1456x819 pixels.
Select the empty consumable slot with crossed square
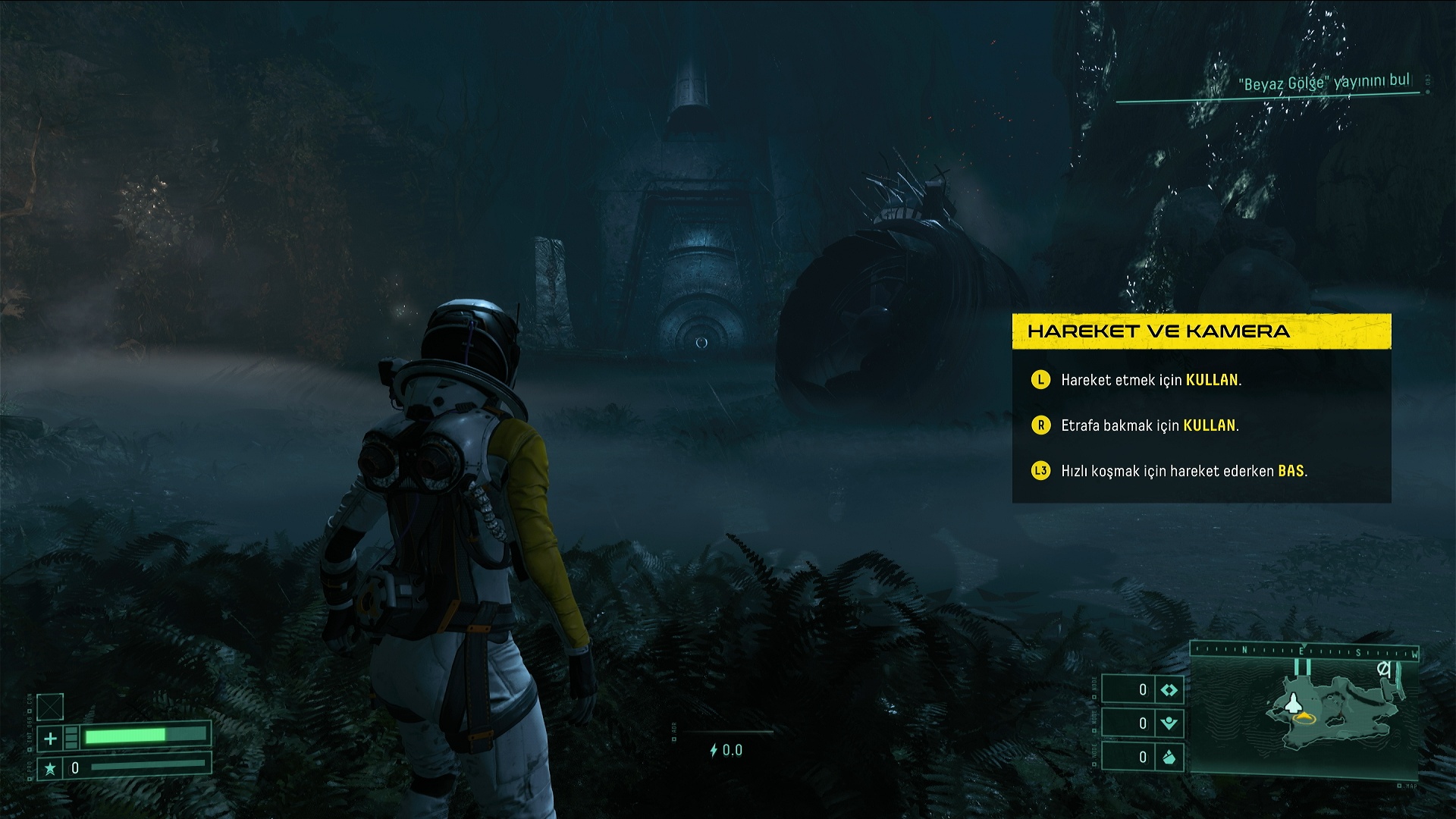tap(50, 707)
